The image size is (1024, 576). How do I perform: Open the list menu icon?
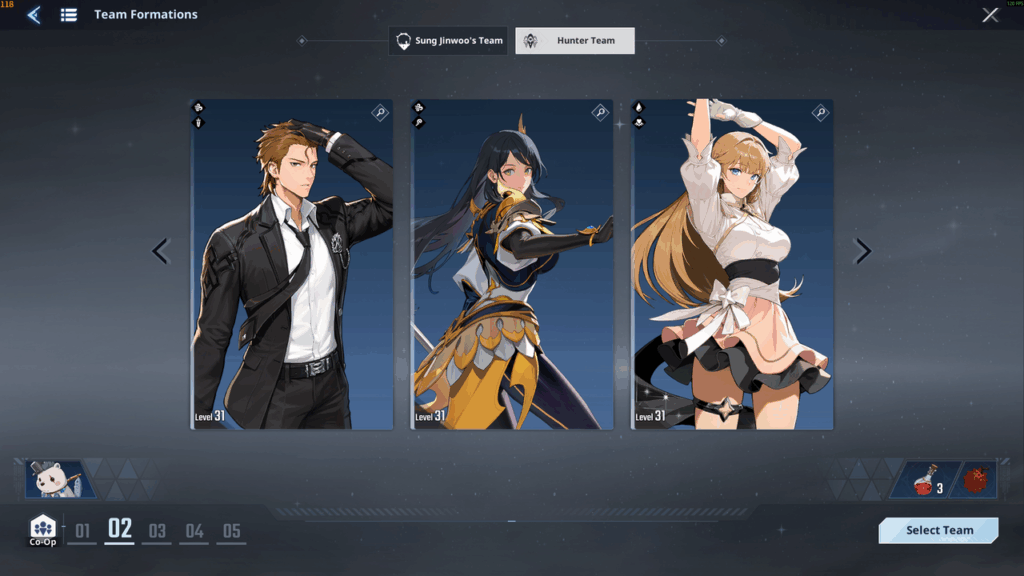[69, 15]
